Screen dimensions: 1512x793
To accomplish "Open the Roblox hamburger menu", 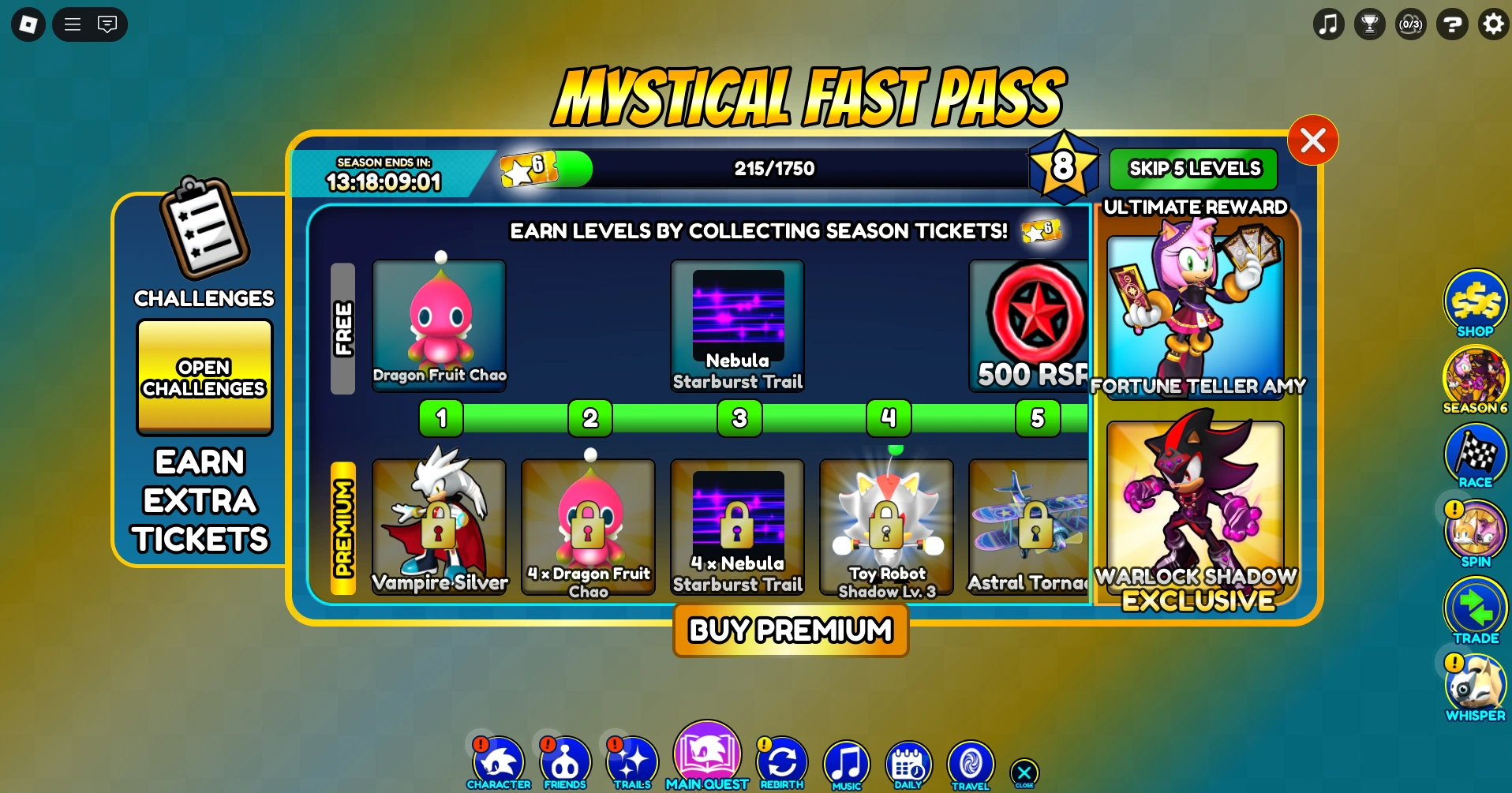I will [x=71, y=24].
